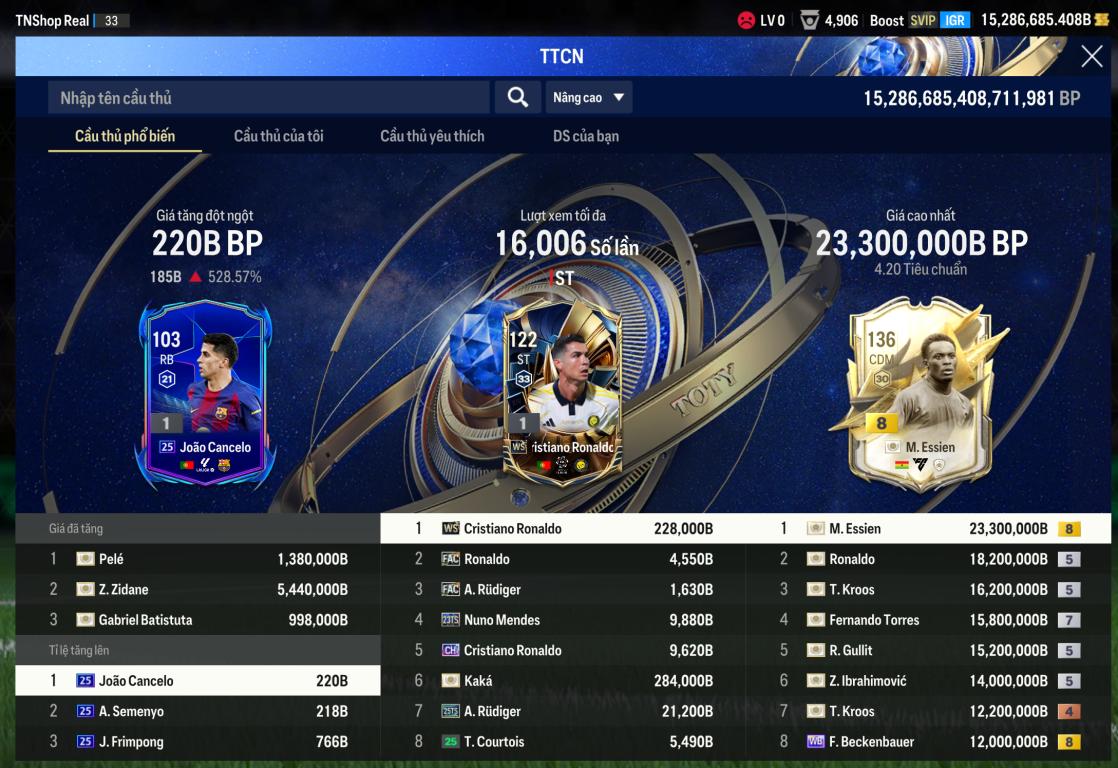Screen dimensions: 1118x768
Task: Click the magnifying glass search button
Action: click(x=517, y=97)
